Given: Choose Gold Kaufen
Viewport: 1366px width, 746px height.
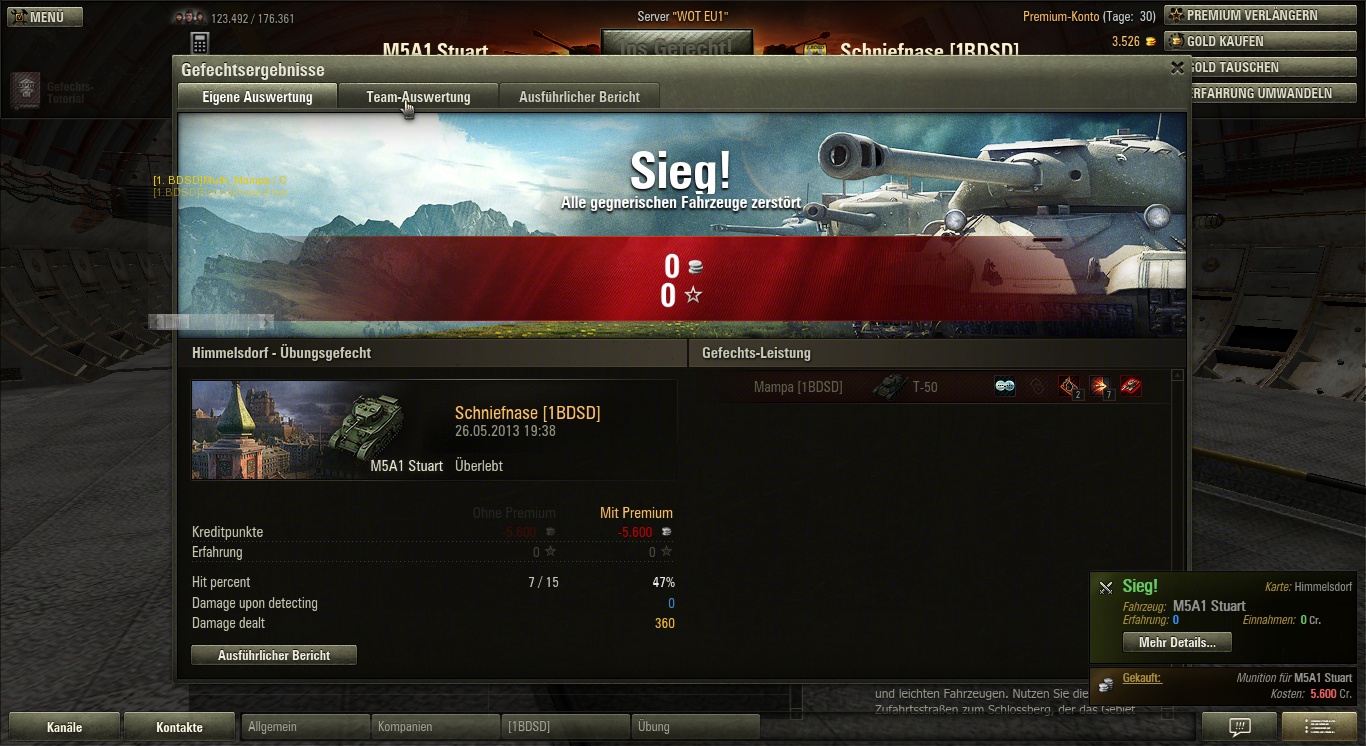Looking at the screenshot, I should pos(1258,41).
